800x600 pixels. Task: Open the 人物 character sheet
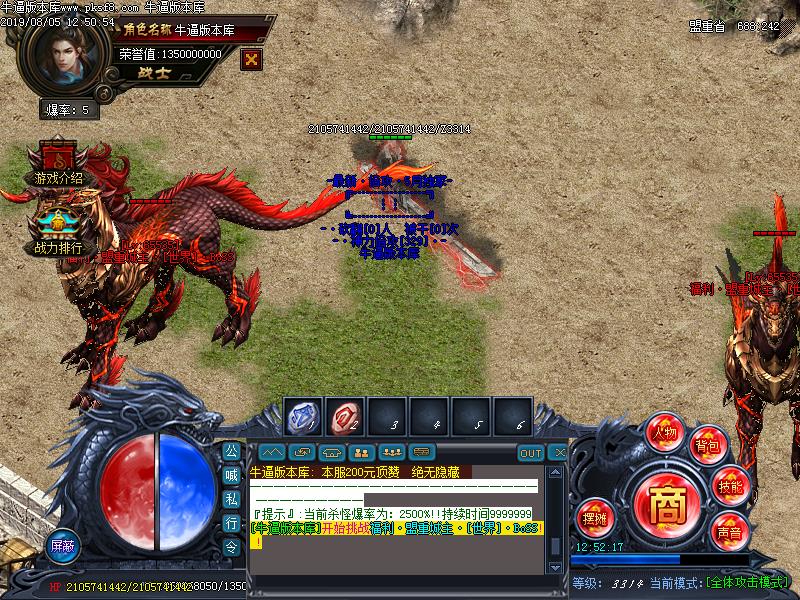coord(665,433)
